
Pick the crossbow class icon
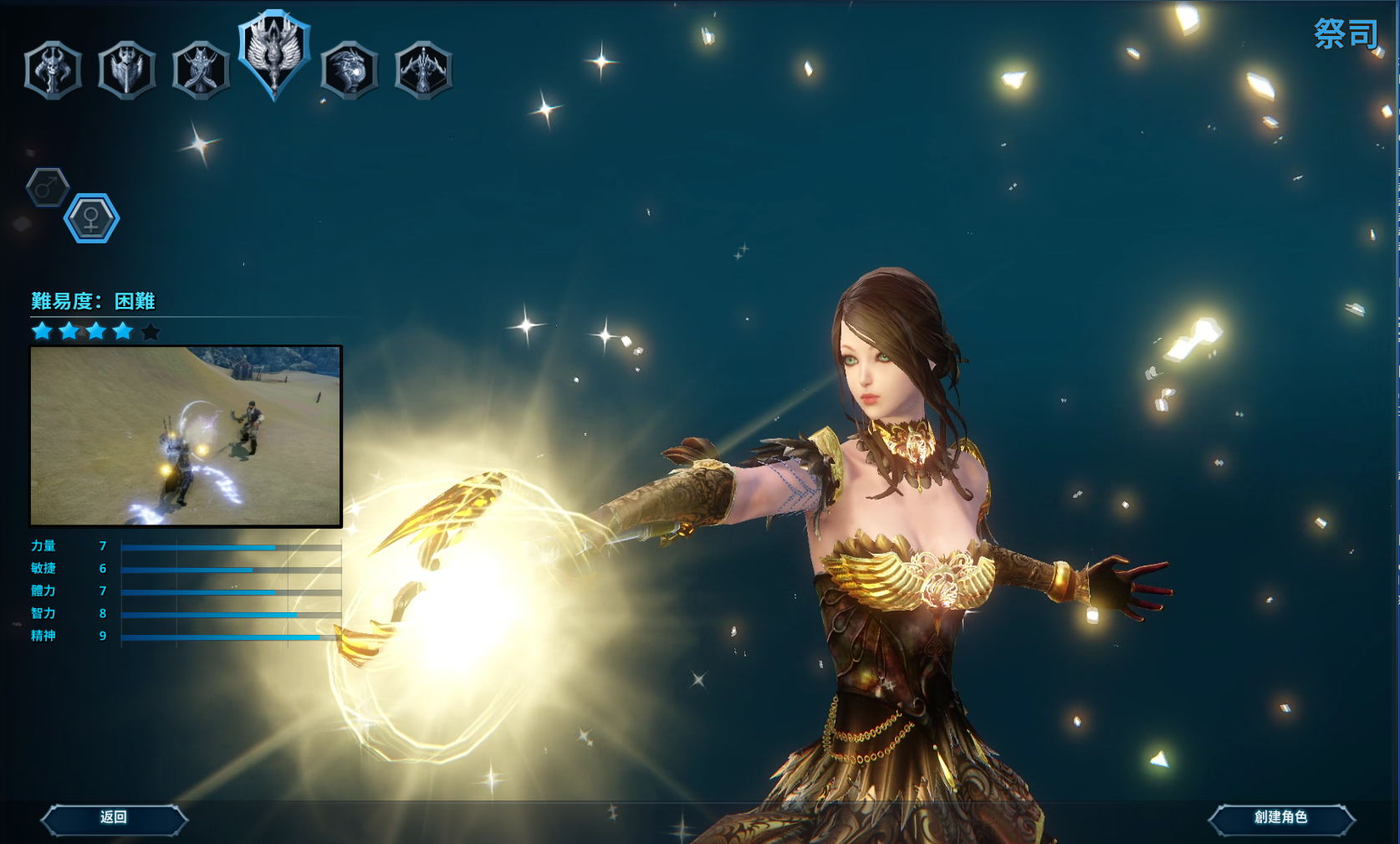(x=423, y=70)
